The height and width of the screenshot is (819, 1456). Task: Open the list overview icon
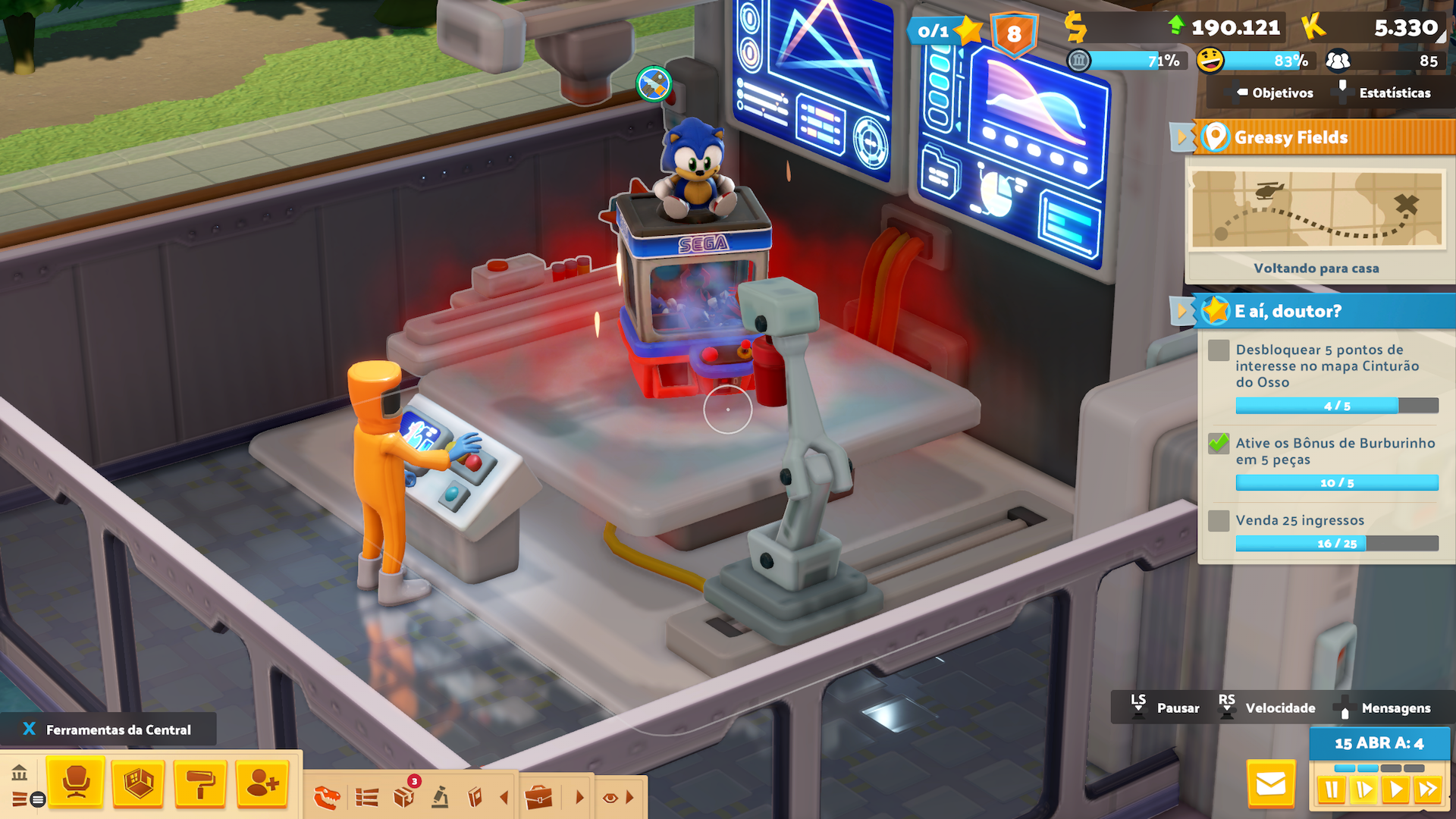coord(367,797)
